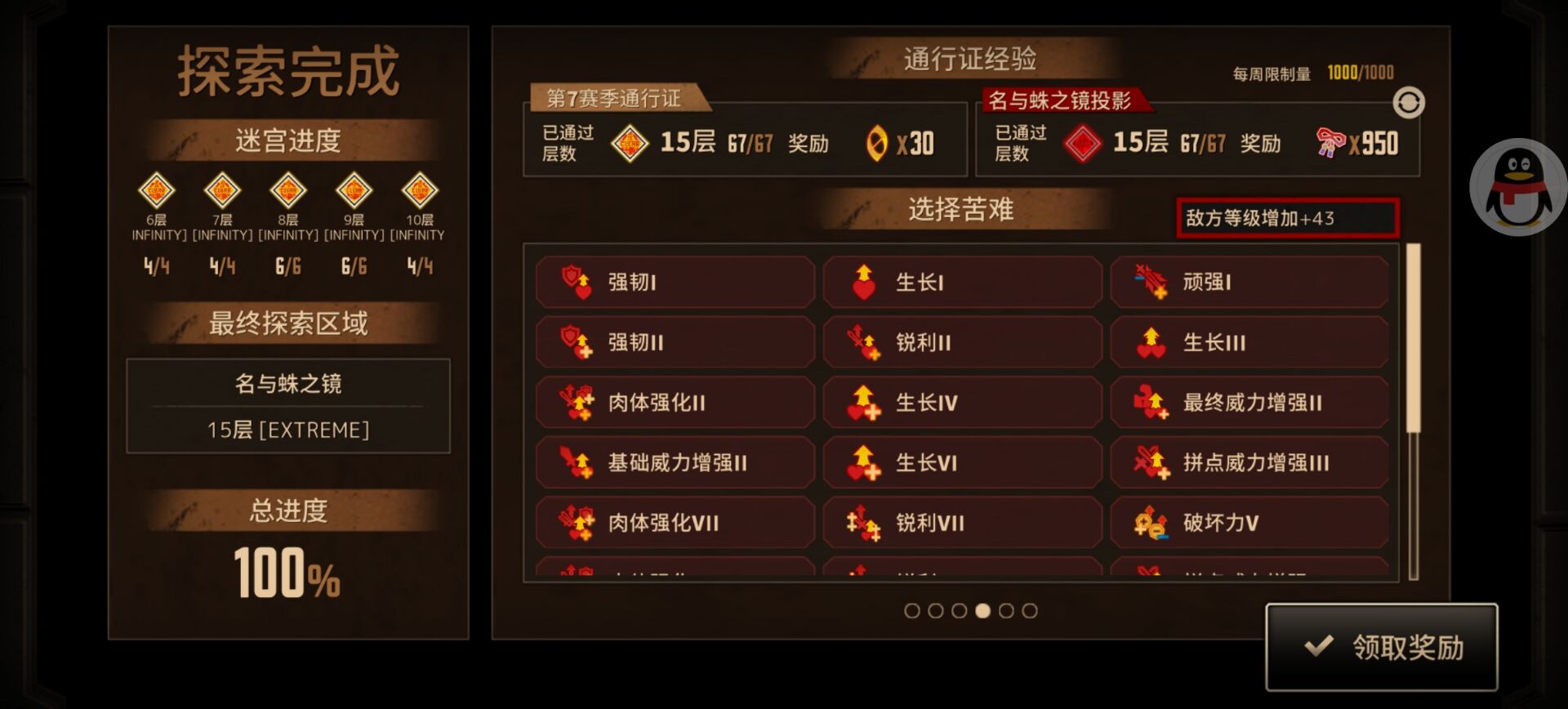Click the shield-heart icon on 强韧I
This screenshot has height=709, width=1568.
click(574, 281)
